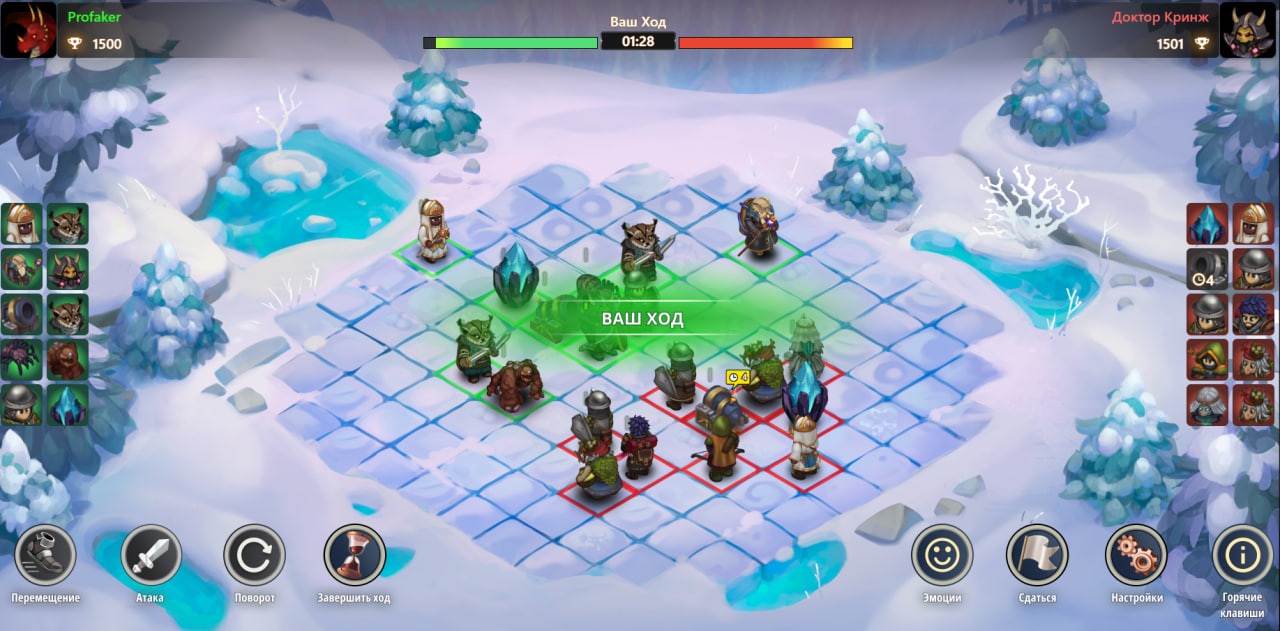Screen dimensions: 1280x631
Task: Open the Эмоции emotes button
Action: [x=942, y=555]
